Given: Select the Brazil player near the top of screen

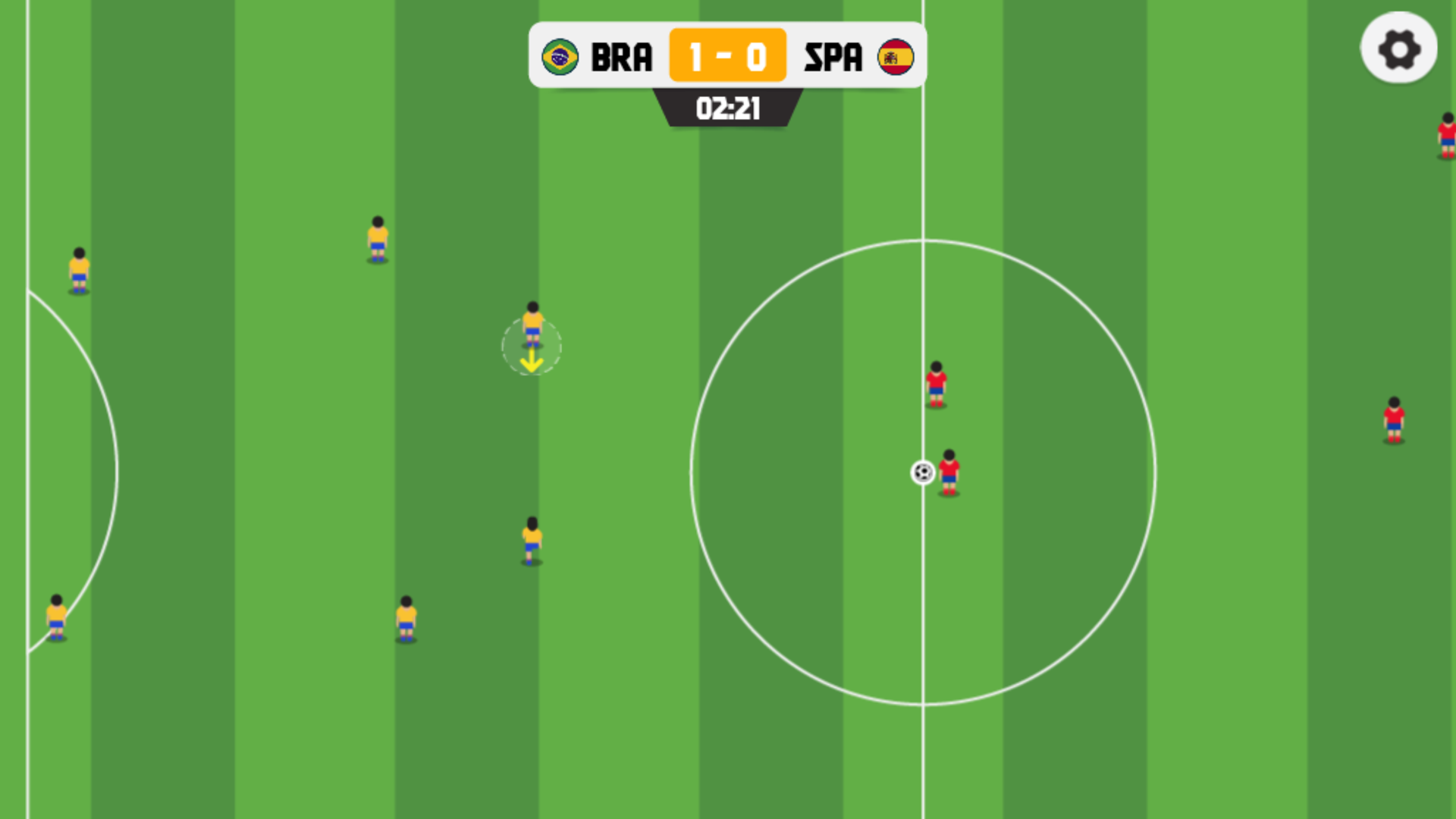Looking at the screenshot, I should pos(376,239).
